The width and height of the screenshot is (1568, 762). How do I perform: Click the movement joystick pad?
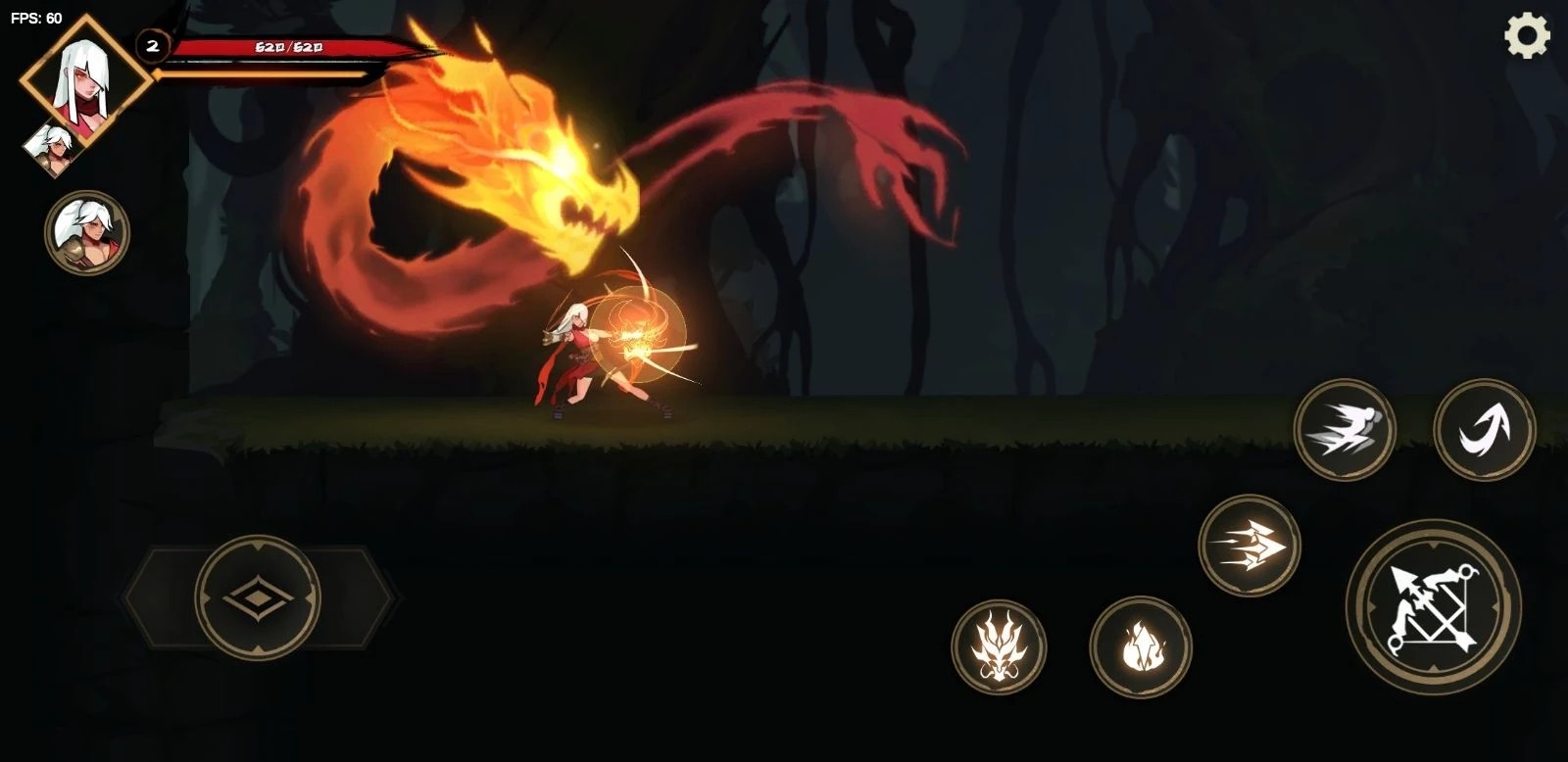258,596
